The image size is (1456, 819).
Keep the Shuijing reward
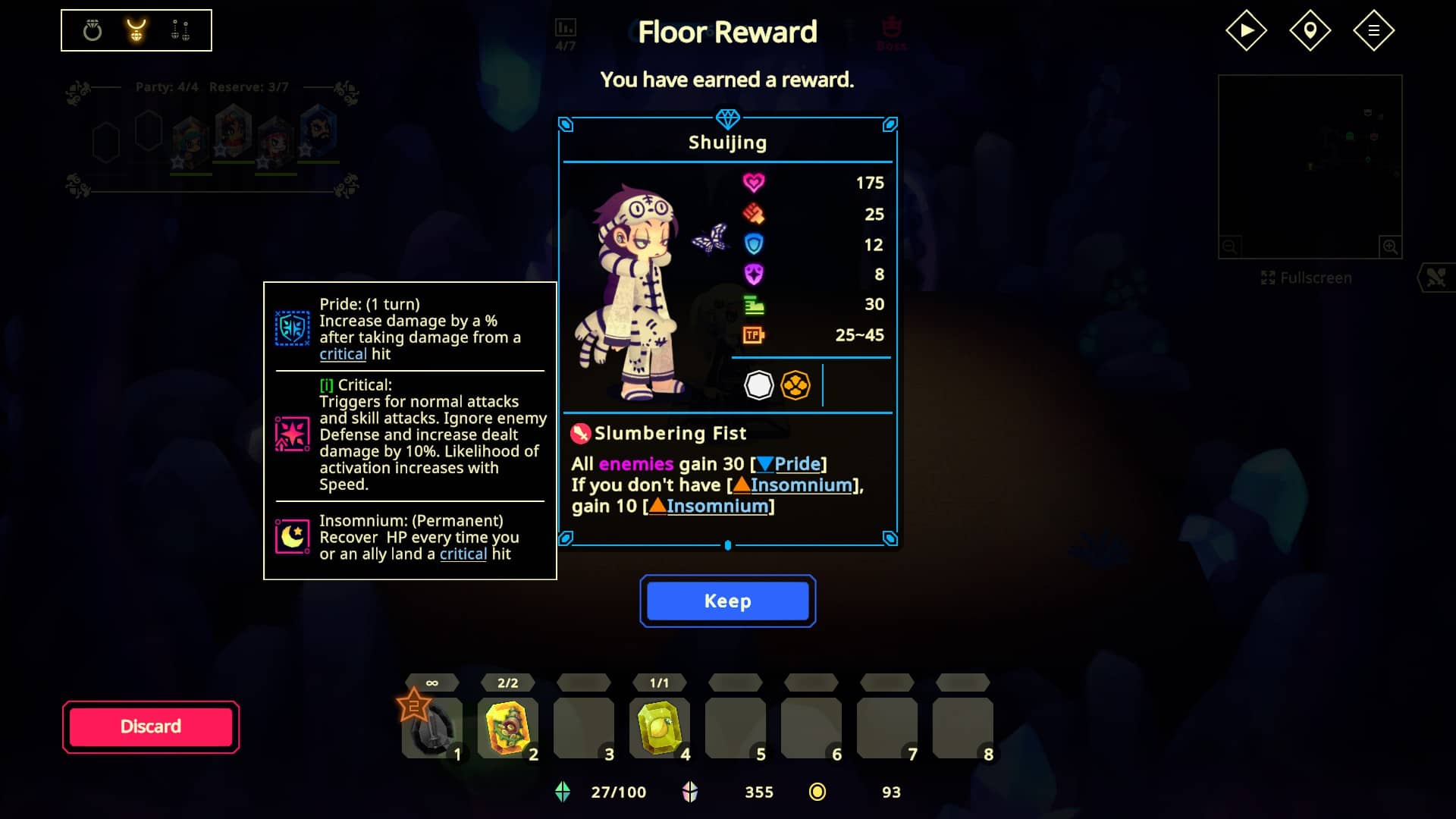pos(727,601)
